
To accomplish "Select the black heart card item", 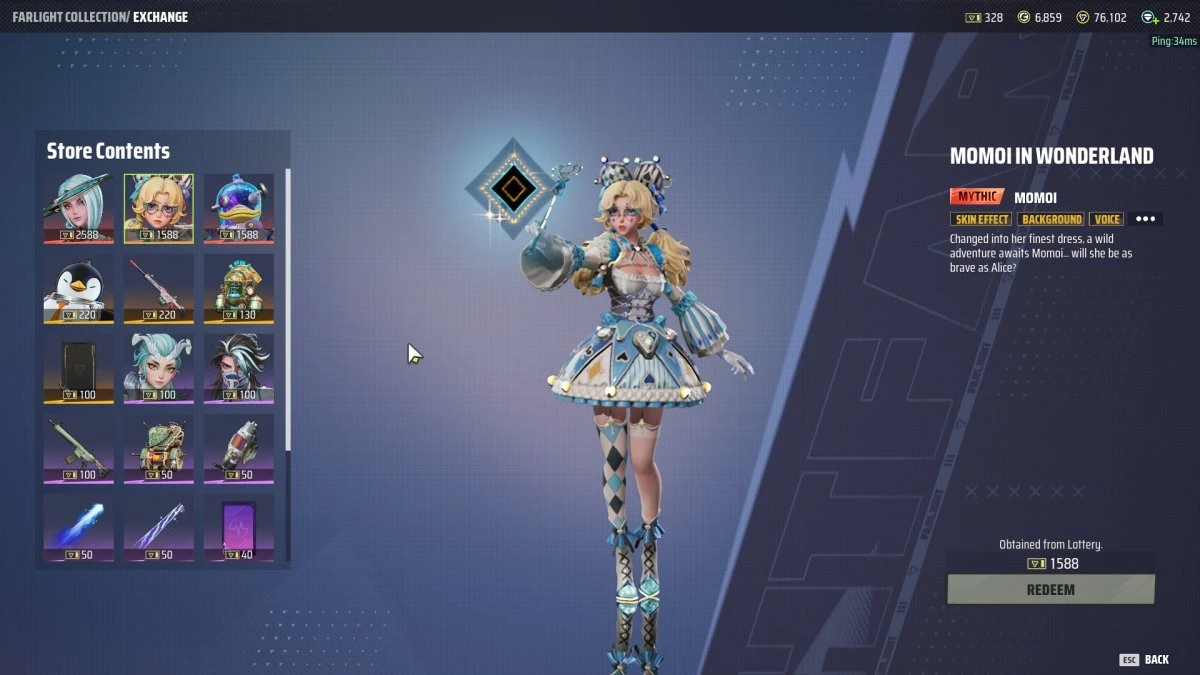I will [78, 368].
